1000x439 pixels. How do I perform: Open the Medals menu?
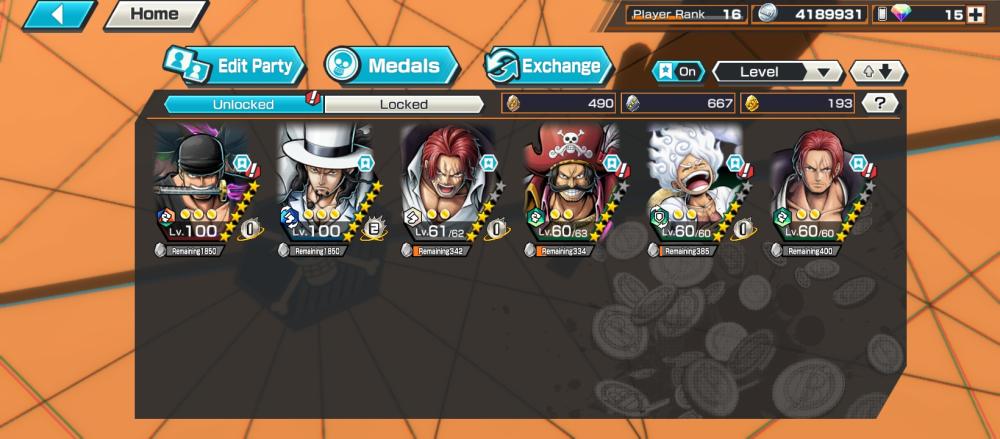coord(391,67)
